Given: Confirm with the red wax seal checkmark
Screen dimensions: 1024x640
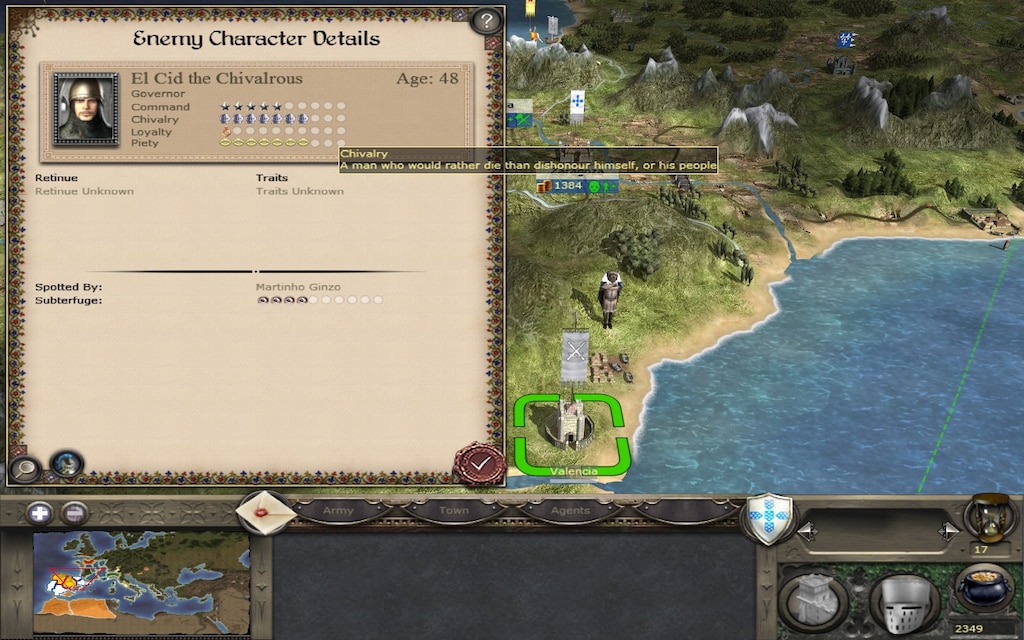Looking at the screenshot, I should coord(479,464).
